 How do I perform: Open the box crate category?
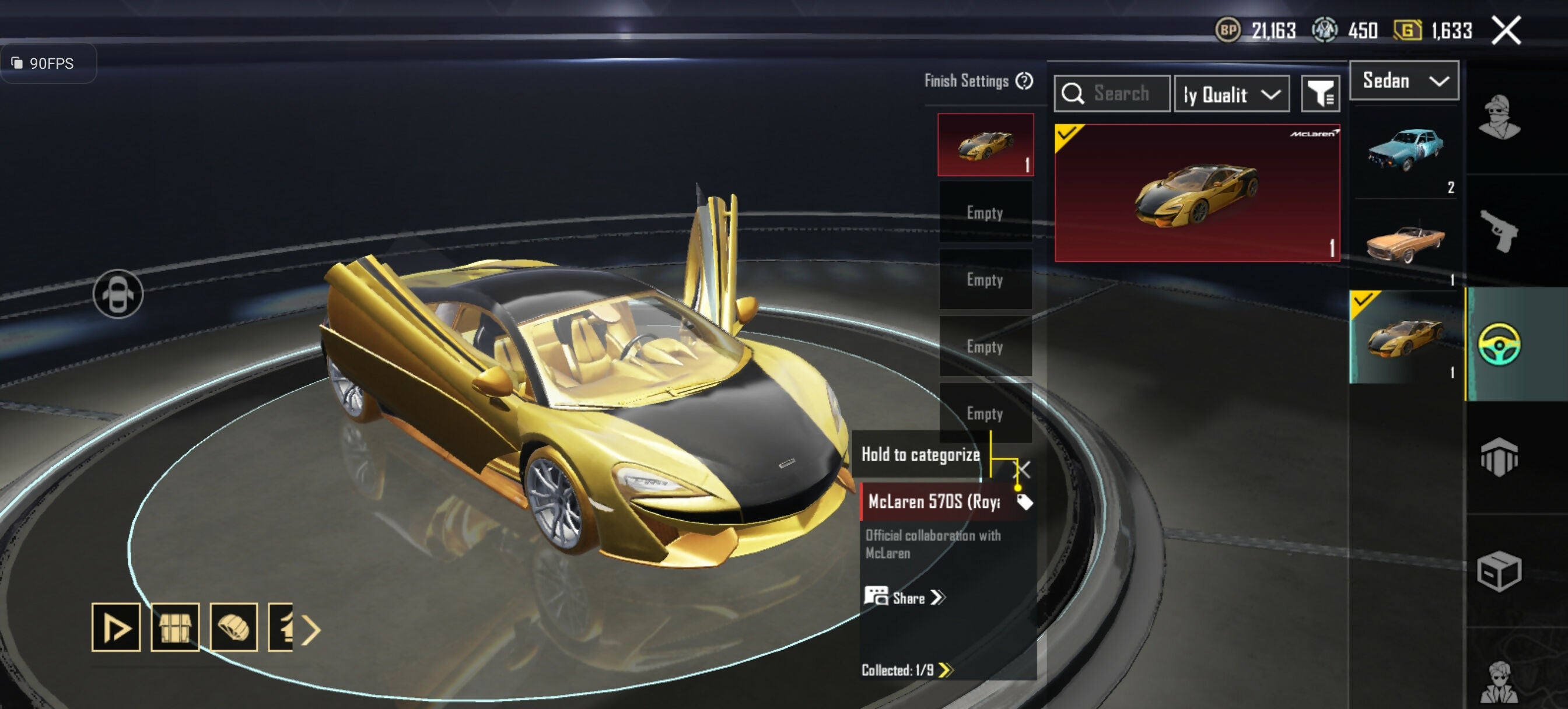click(1499, 571)
